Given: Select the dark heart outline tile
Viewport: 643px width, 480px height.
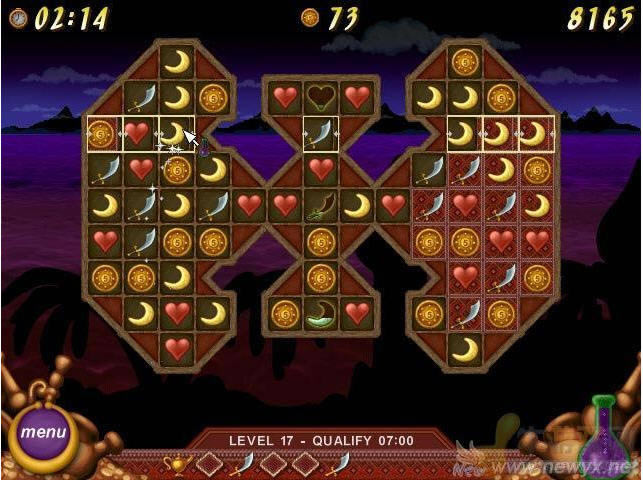Looking at the screenshot, I should coord(321,96).
